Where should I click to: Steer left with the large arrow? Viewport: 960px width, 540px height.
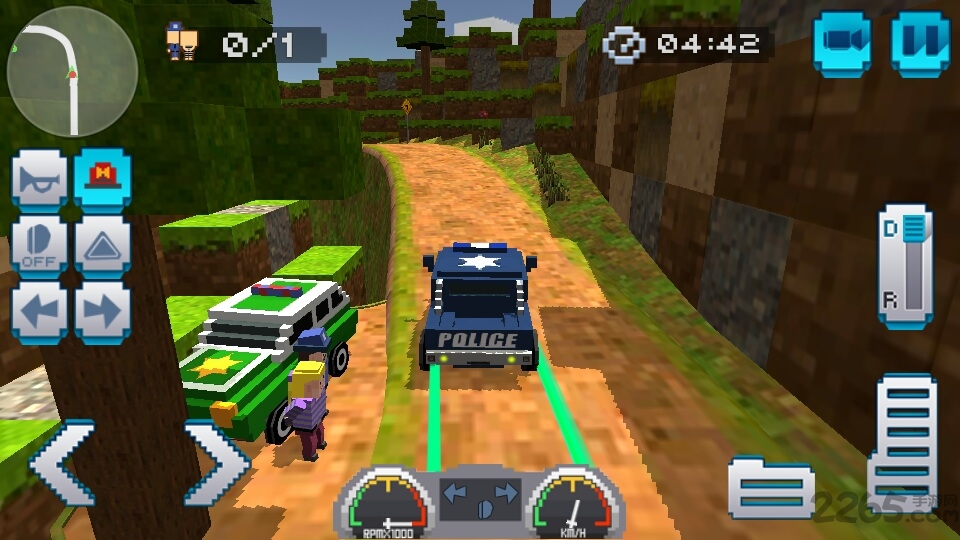tap(64, 461)
